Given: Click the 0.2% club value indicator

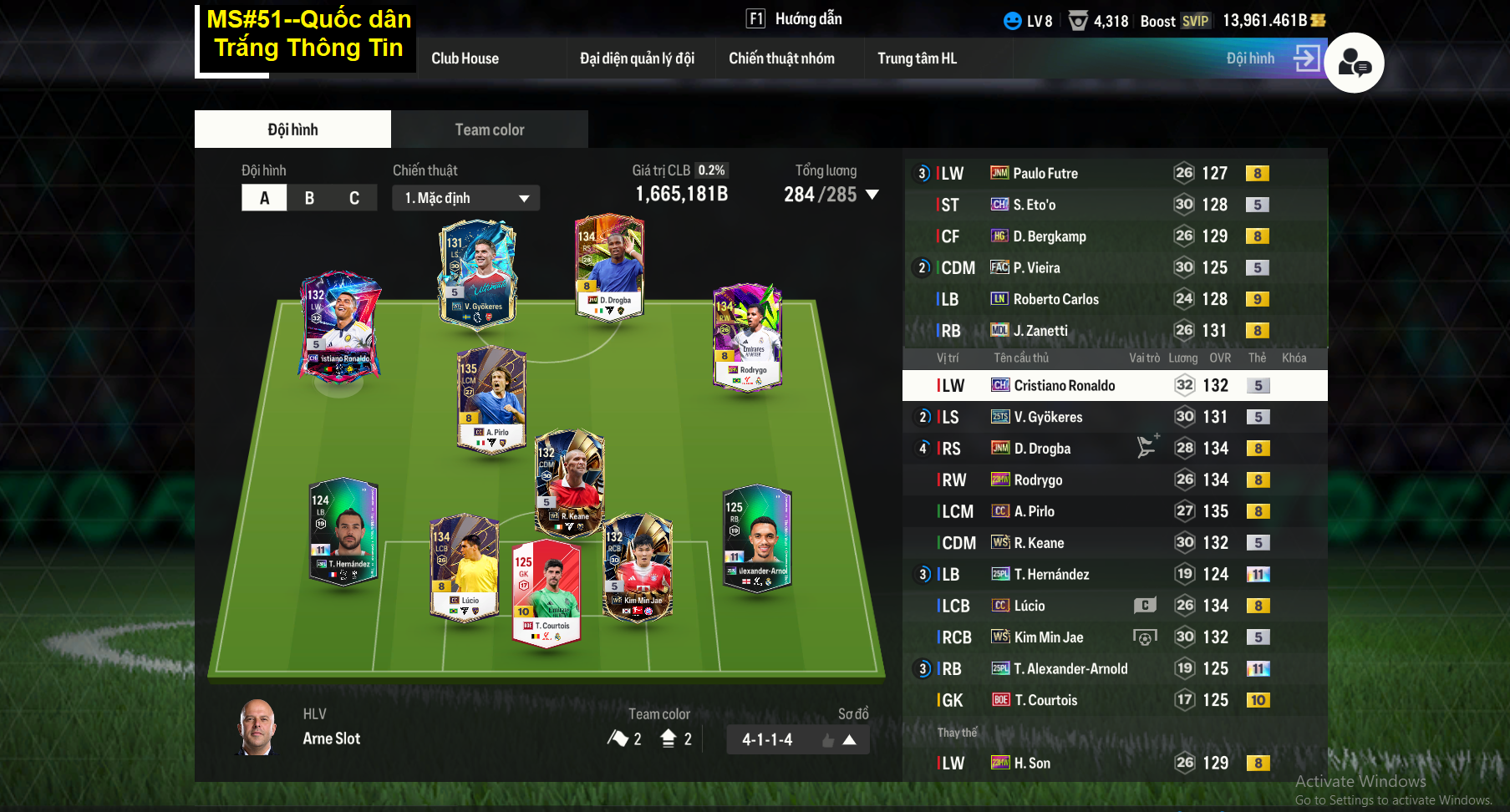Looking at the screenshot, I should point(711,170).
